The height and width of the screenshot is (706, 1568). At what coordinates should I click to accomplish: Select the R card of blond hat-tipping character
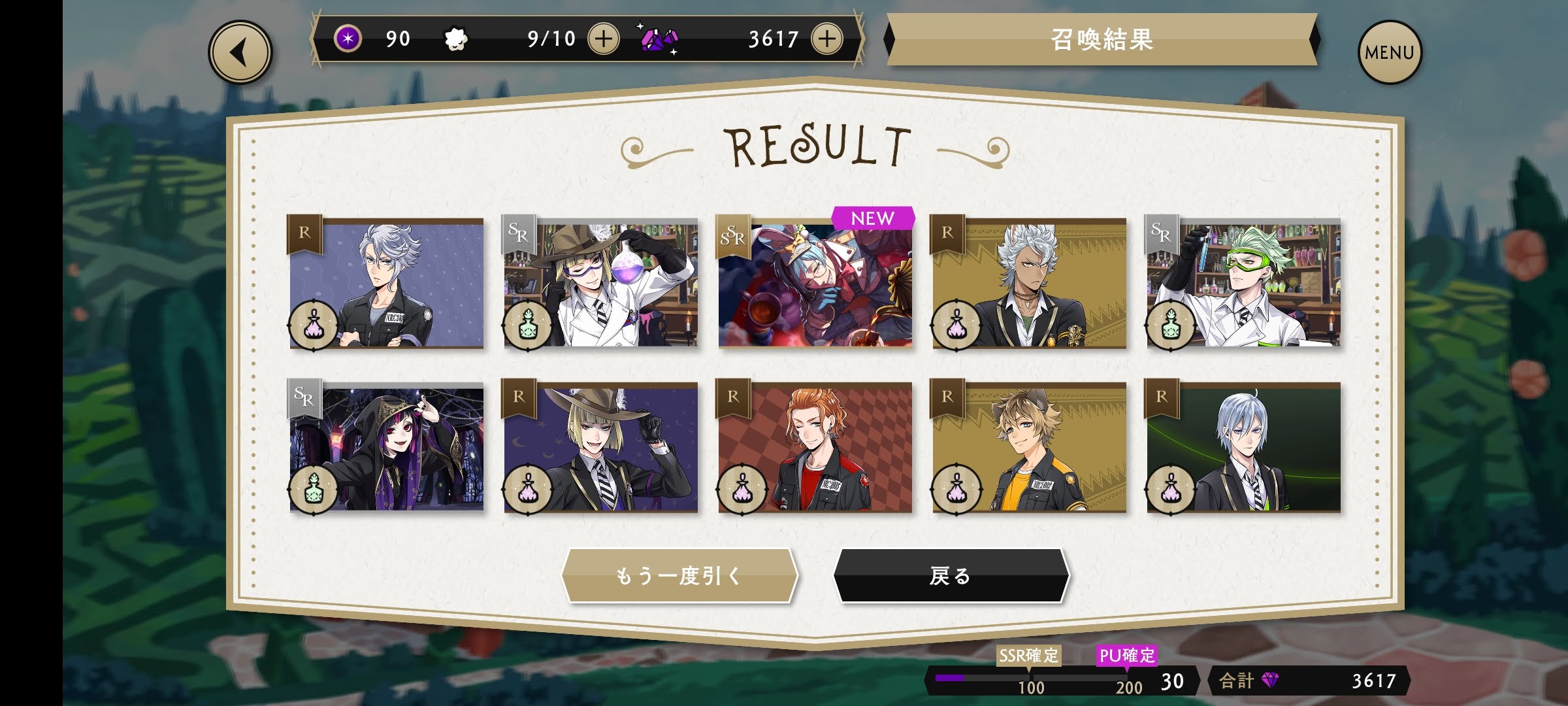pos(600,447)
